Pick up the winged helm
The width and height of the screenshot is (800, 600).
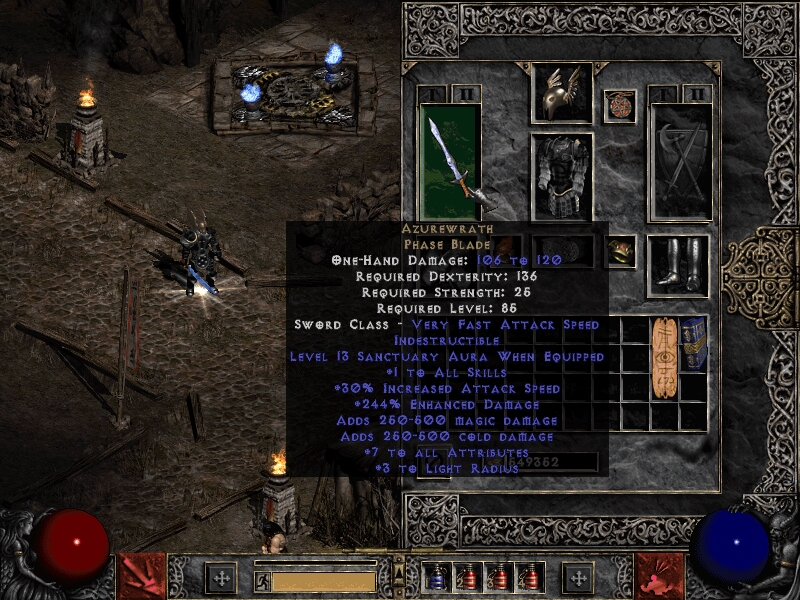tap(561, 93)
